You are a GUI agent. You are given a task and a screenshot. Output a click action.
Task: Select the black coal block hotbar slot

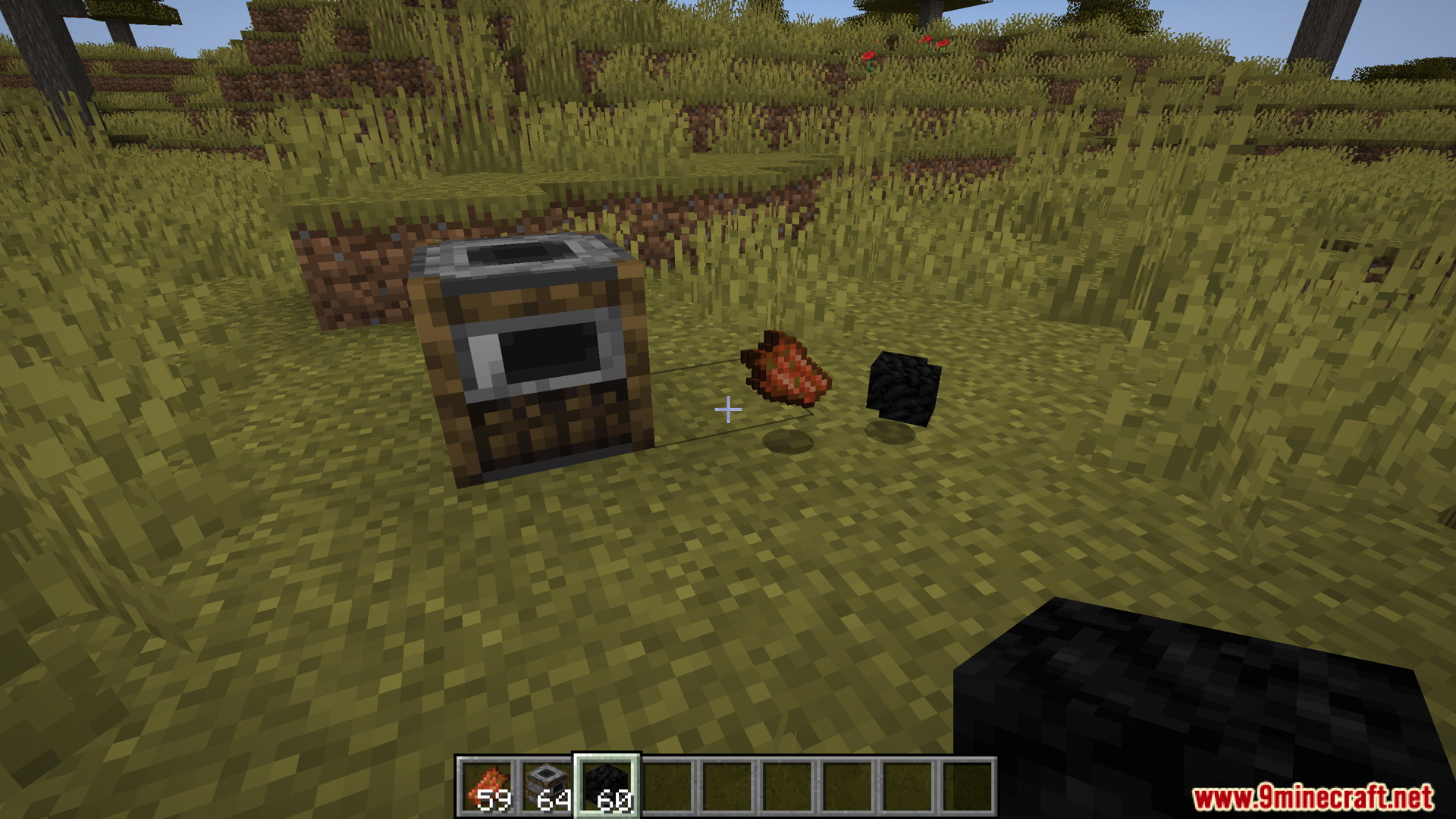point(607,787)
